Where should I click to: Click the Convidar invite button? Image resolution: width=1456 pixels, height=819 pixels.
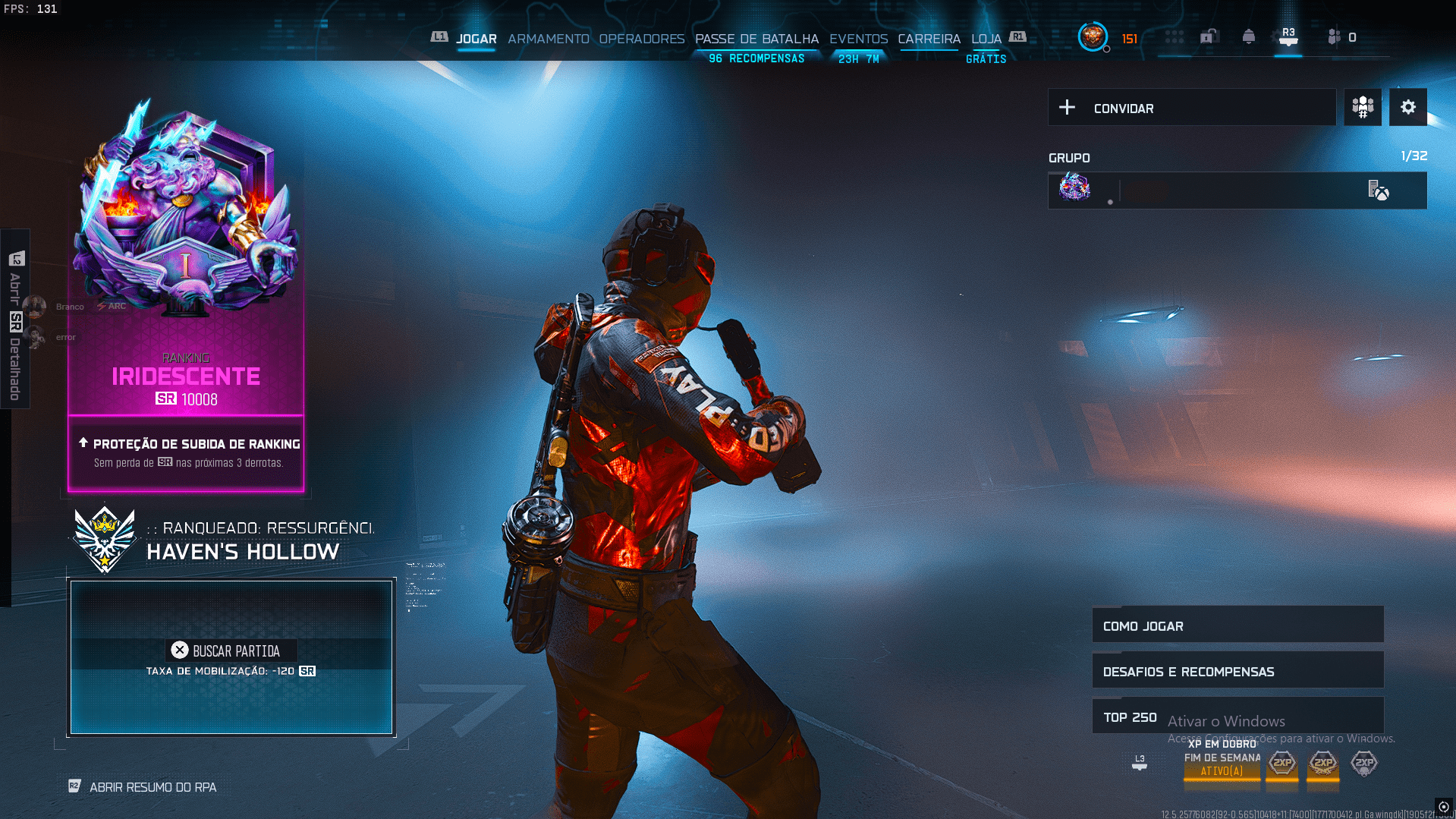click(1191, 108)
